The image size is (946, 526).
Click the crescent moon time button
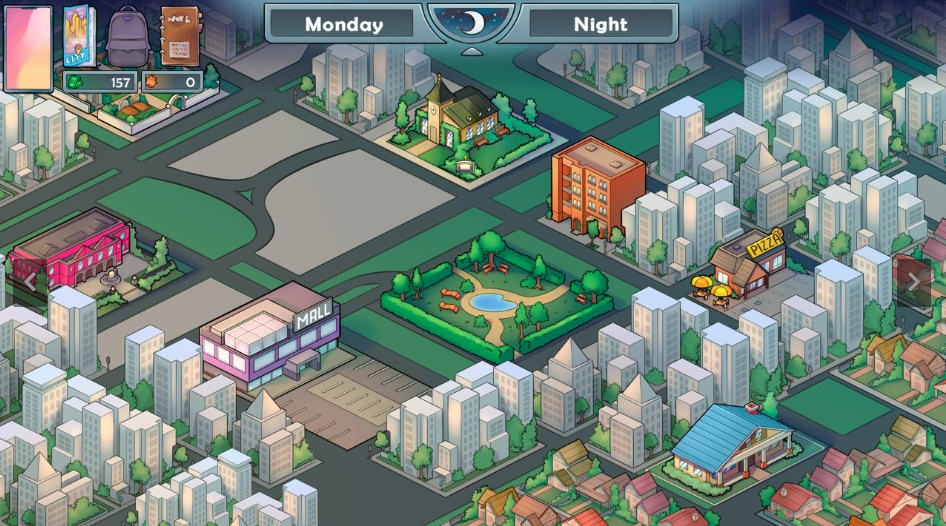(x=471, y=23)
